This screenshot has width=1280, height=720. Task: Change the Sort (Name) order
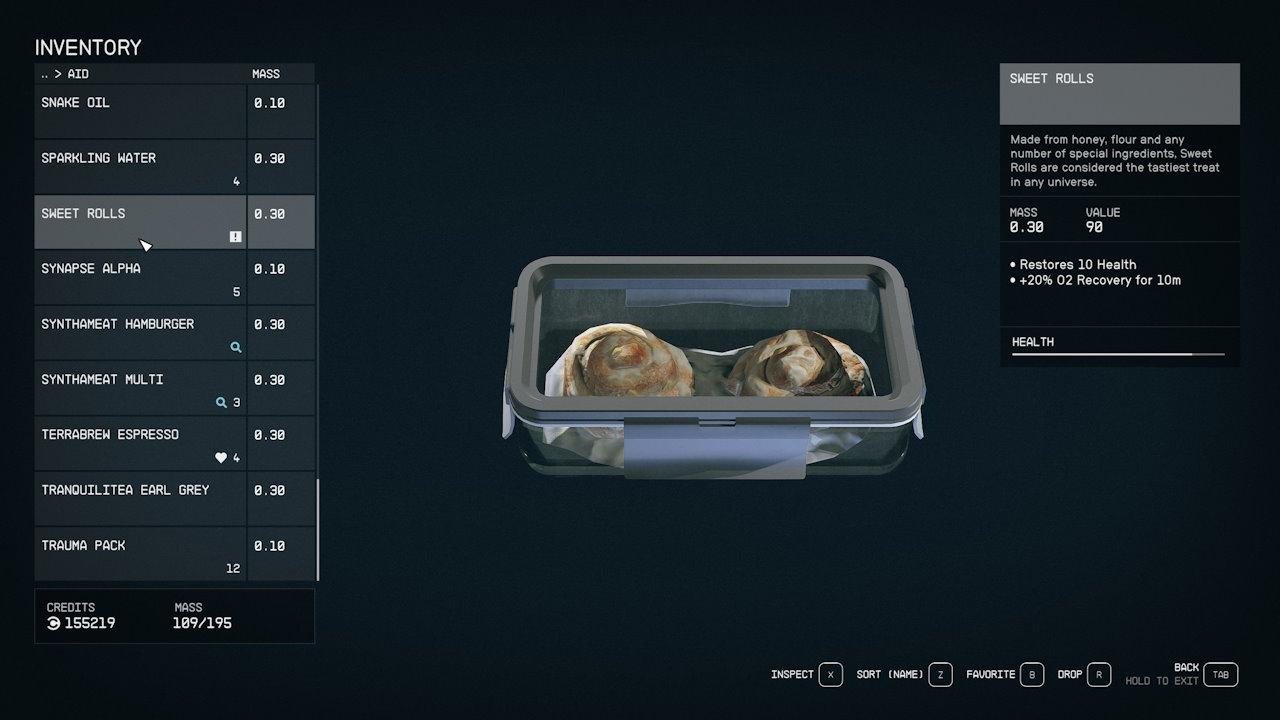click(940, 675)
